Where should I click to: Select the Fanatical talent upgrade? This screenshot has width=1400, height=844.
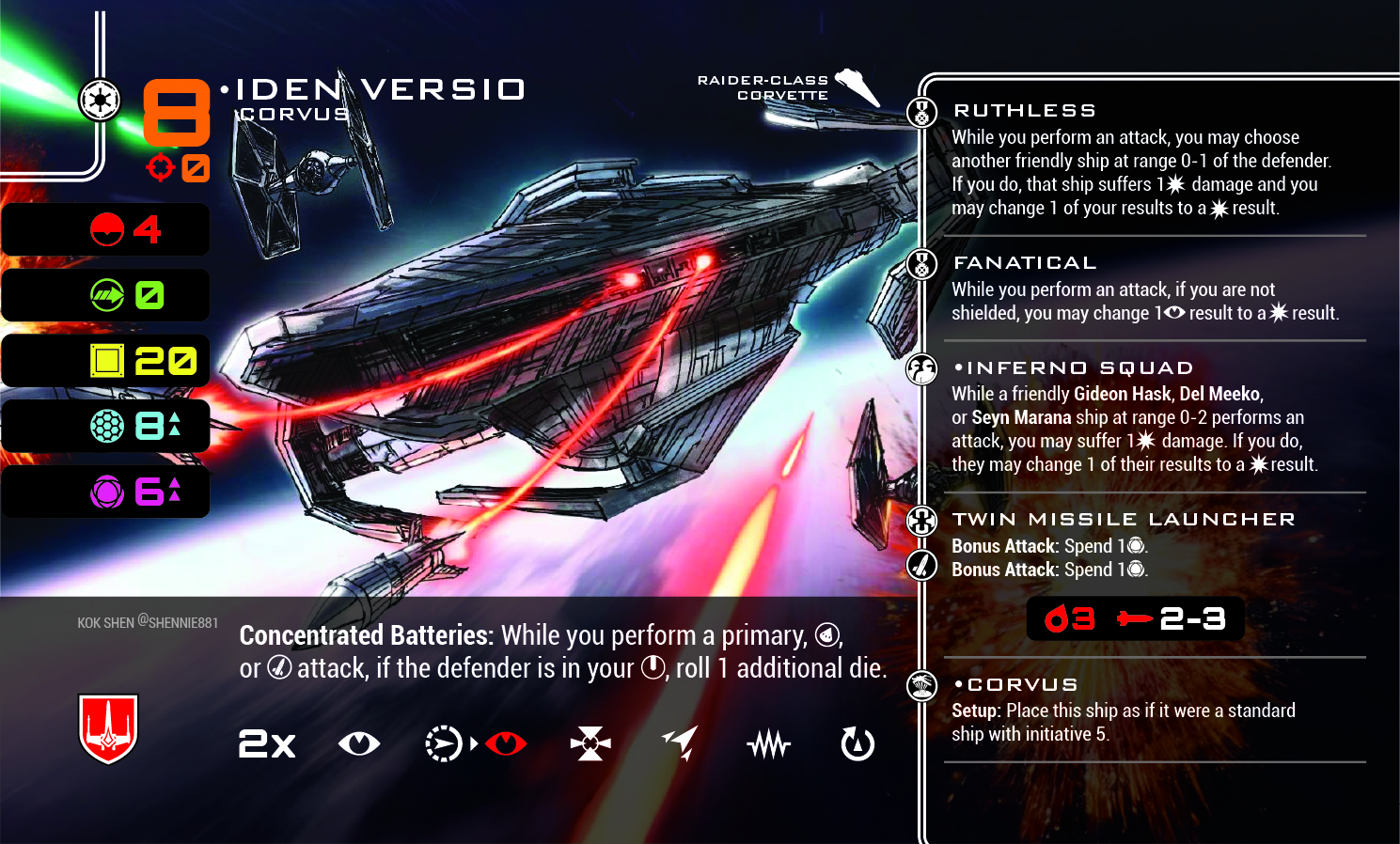(1025, 263)
